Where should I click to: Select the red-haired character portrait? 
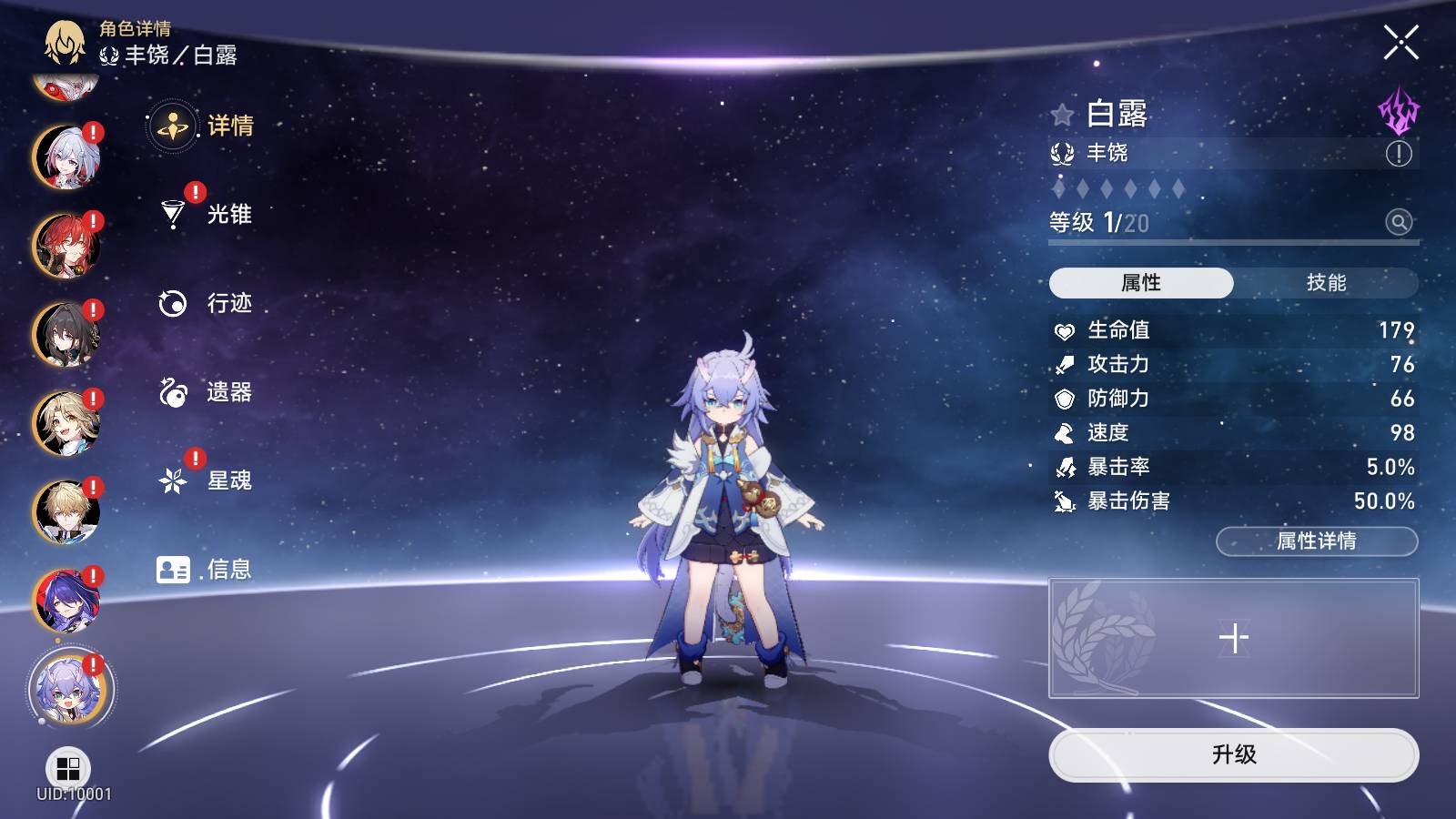coord(66,246)
